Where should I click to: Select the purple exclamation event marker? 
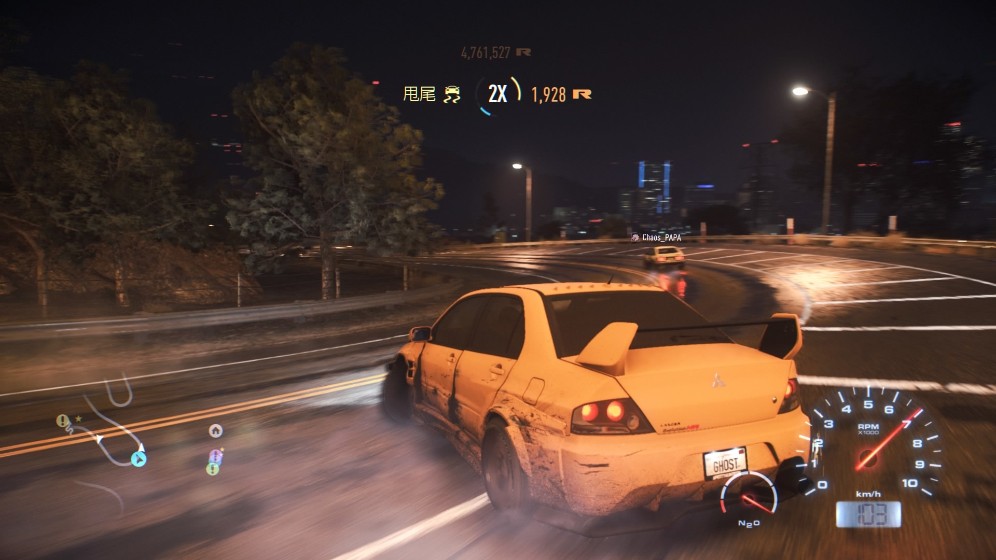point(215,456)
